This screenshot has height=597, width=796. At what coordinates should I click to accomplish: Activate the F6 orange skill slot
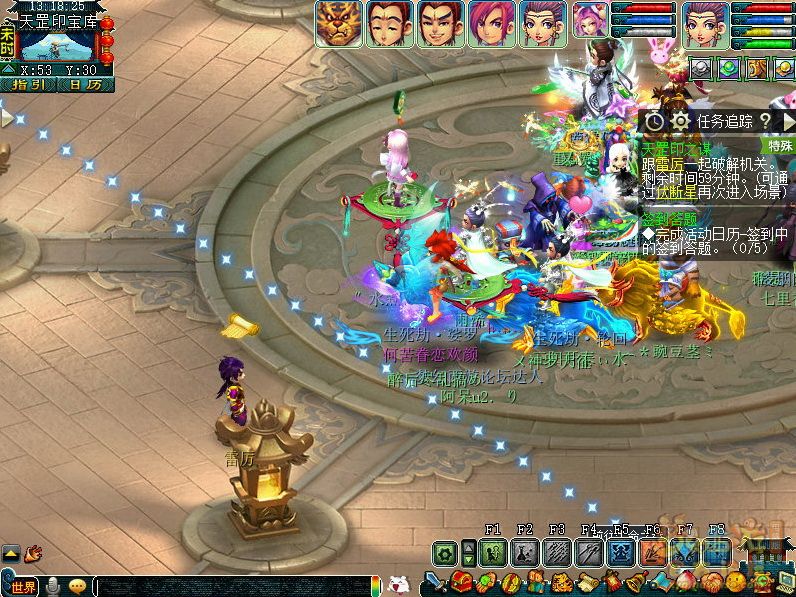coord(653,552)
